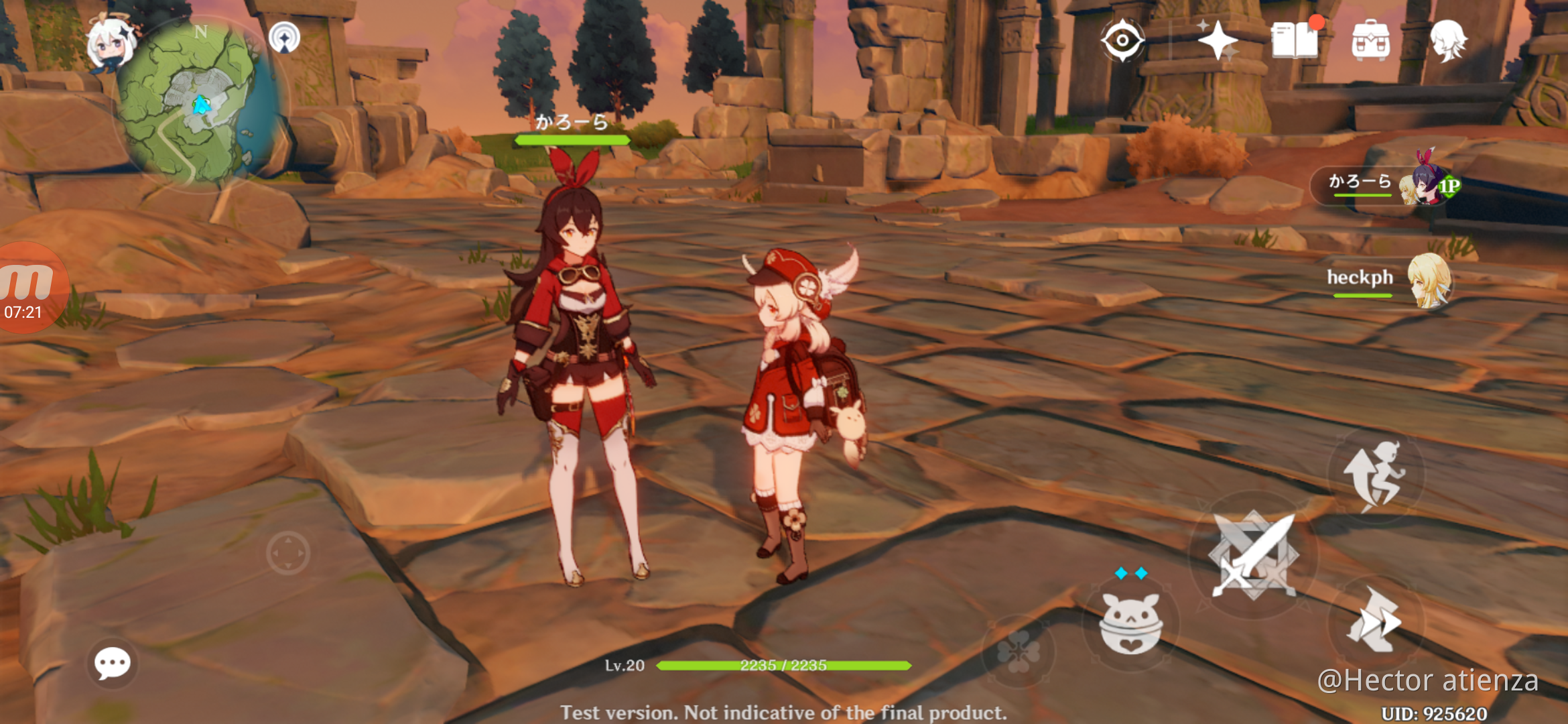Image resolution: width=1568 pixels, height=724 pixels.
Task: Open the chat speech bubble
Action: pyautogui.click(x=112, y=664)
